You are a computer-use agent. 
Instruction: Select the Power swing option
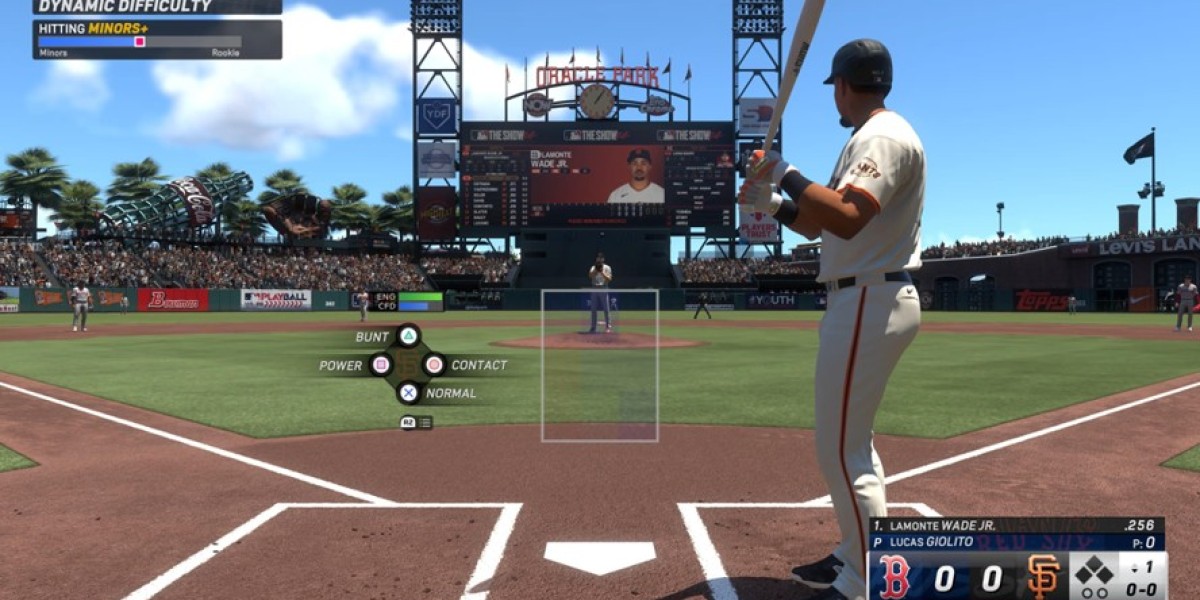tap(381, 365)
